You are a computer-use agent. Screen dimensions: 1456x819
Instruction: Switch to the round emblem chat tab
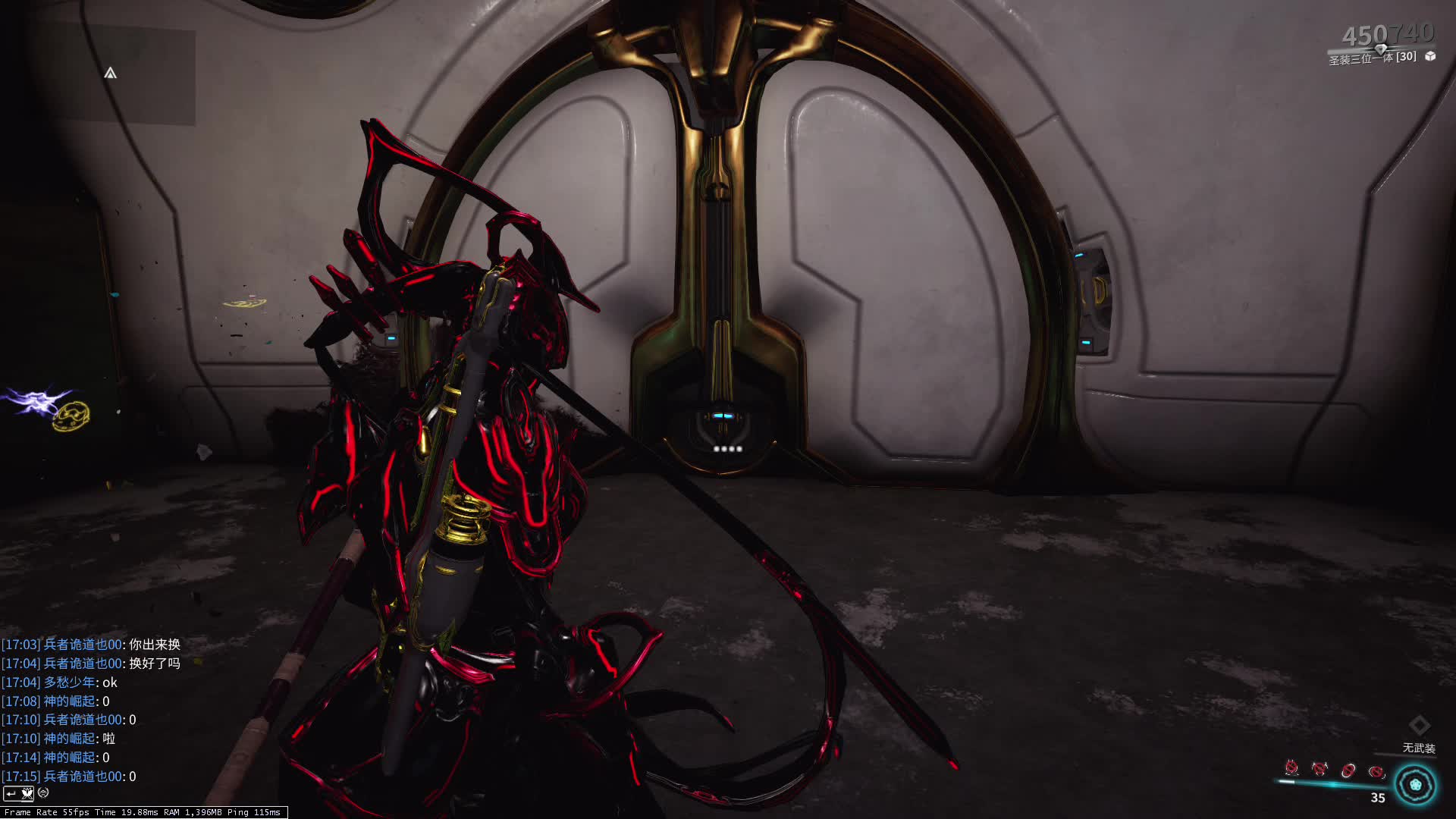(43, 793)
